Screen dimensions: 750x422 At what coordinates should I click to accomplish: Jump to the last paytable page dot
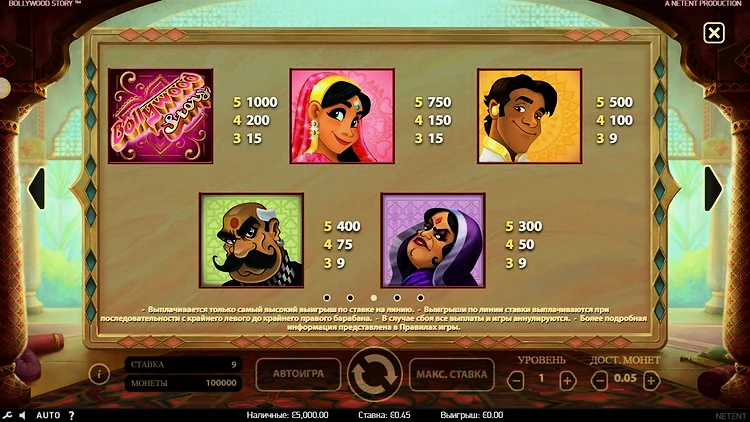420,297
